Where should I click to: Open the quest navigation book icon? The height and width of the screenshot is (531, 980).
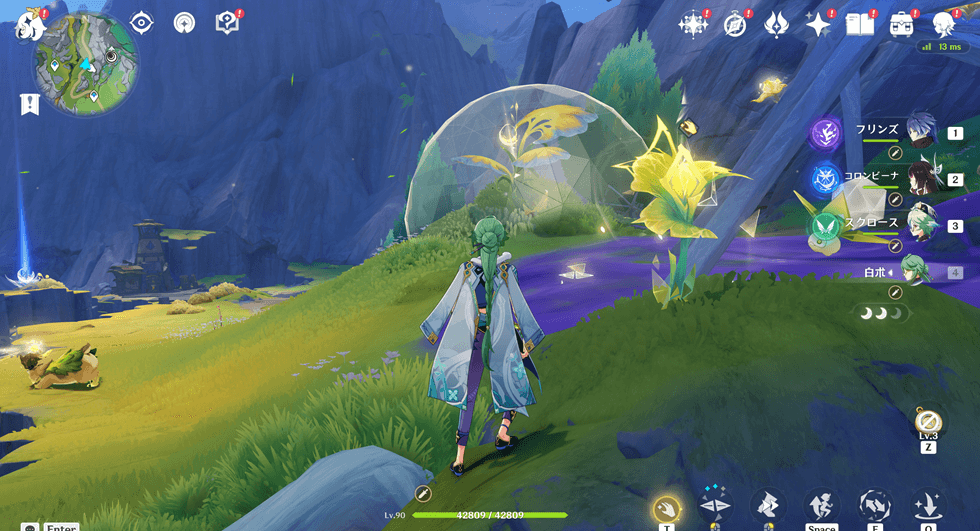pos(227,22)
